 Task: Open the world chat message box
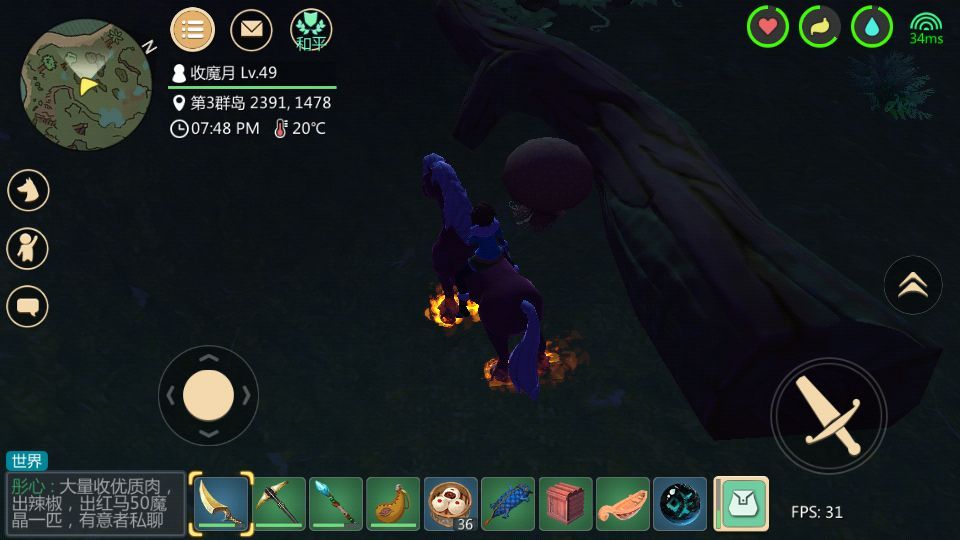[x=96, y=502]
